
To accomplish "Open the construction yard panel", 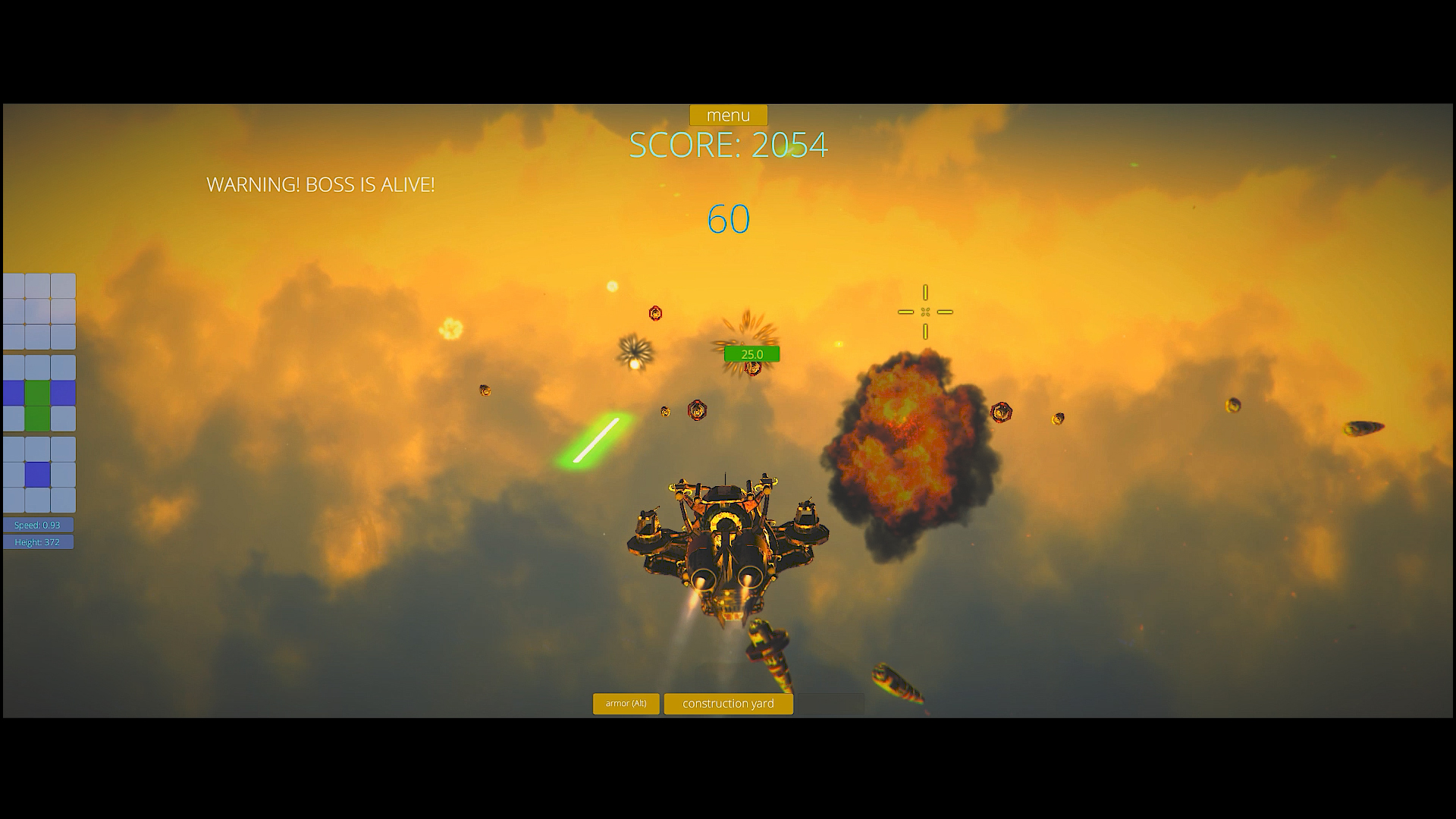I will pos(728,704).
